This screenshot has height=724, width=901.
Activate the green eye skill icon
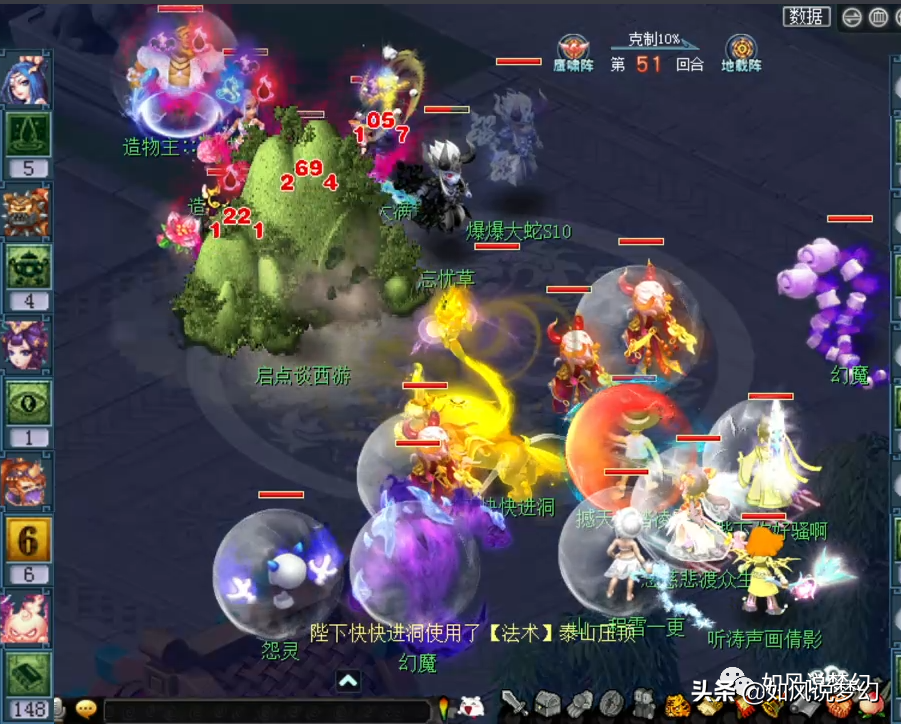(27, 402)
